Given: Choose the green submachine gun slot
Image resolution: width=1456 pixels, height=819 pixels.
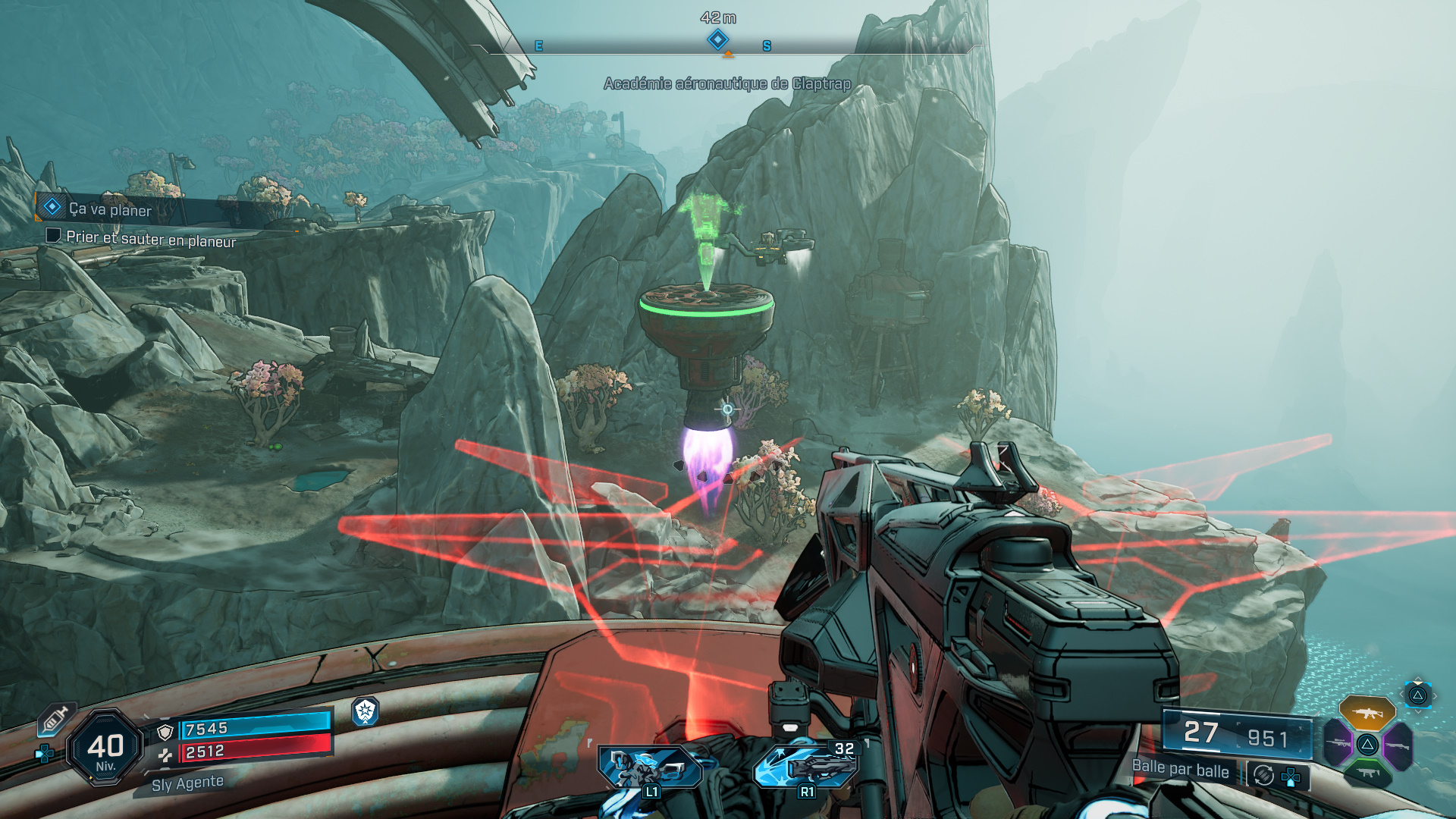Looking at the screenshot, I should coord(1367,773).
